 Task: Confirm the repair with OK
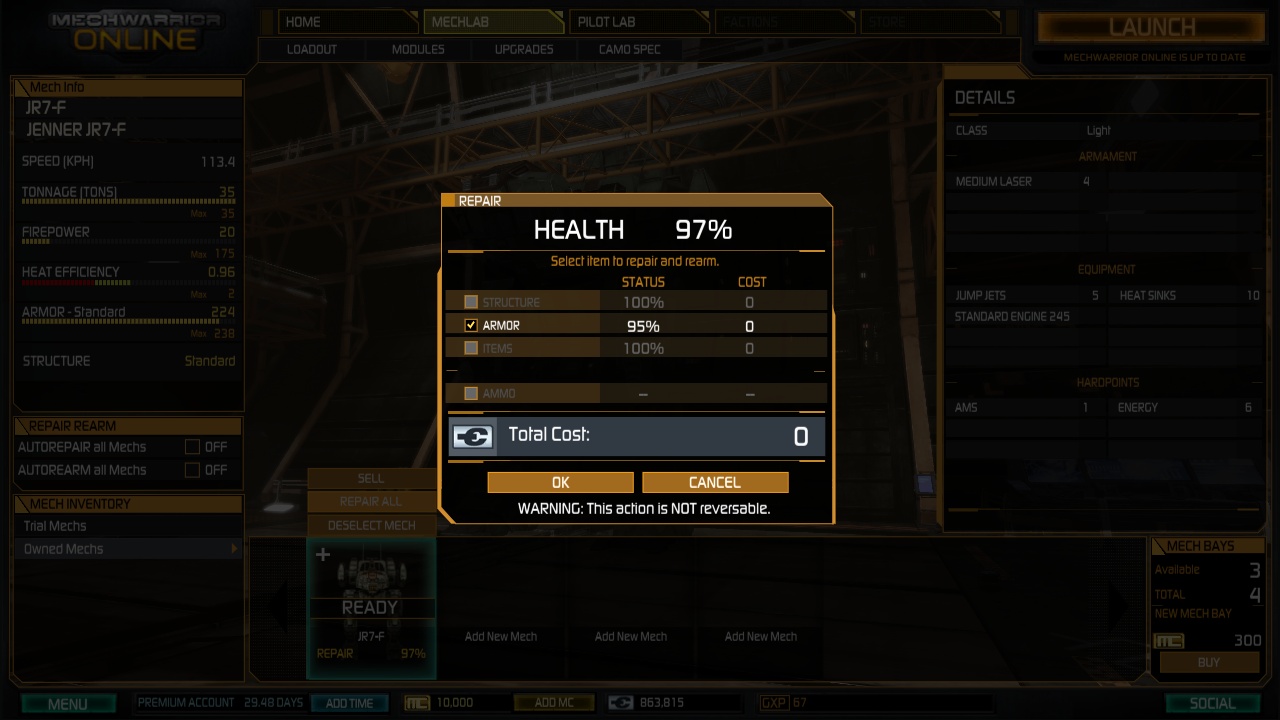point(560,482)
